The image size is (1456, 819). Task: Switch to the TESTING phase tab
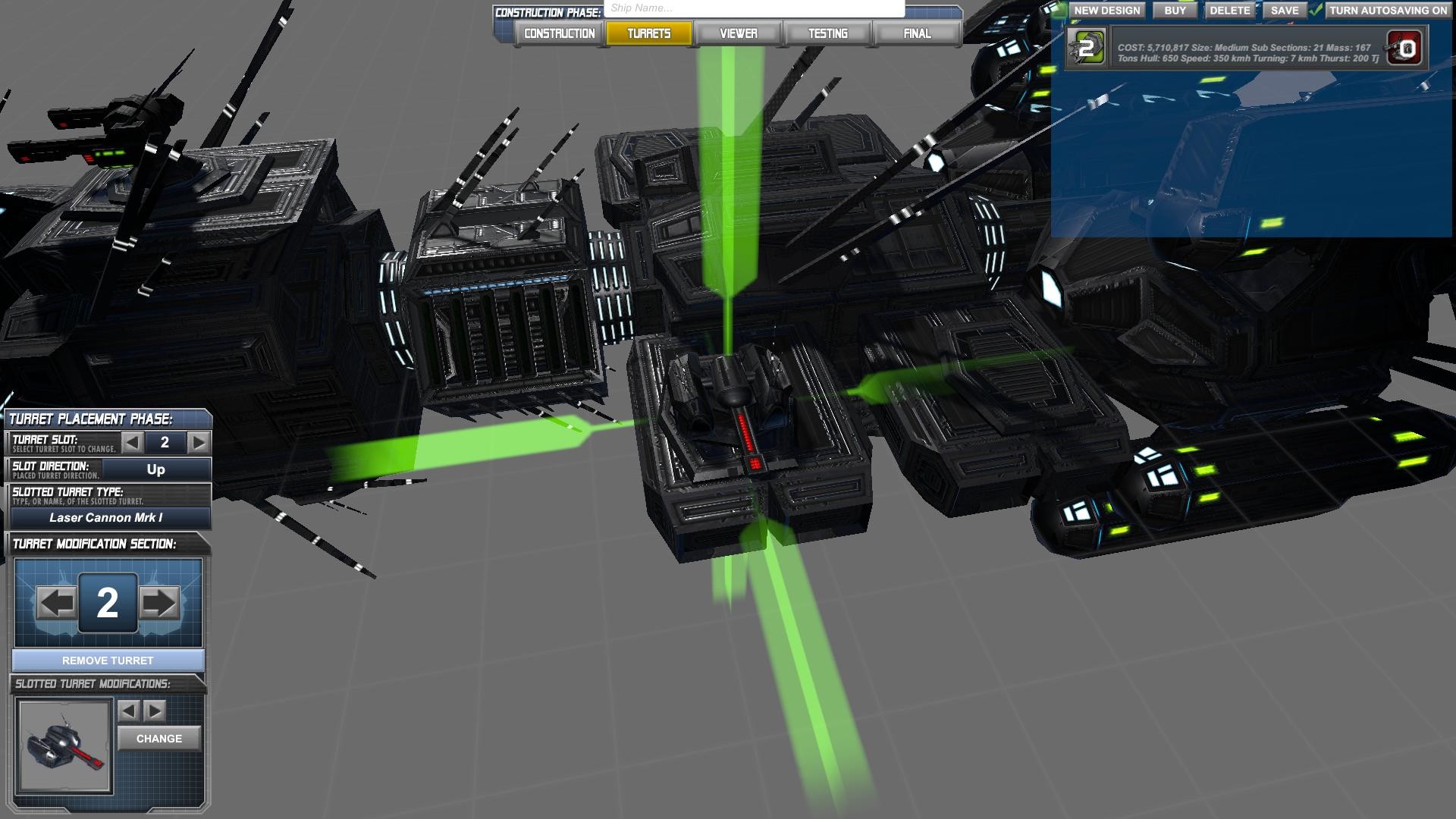[x=828, y=33]
